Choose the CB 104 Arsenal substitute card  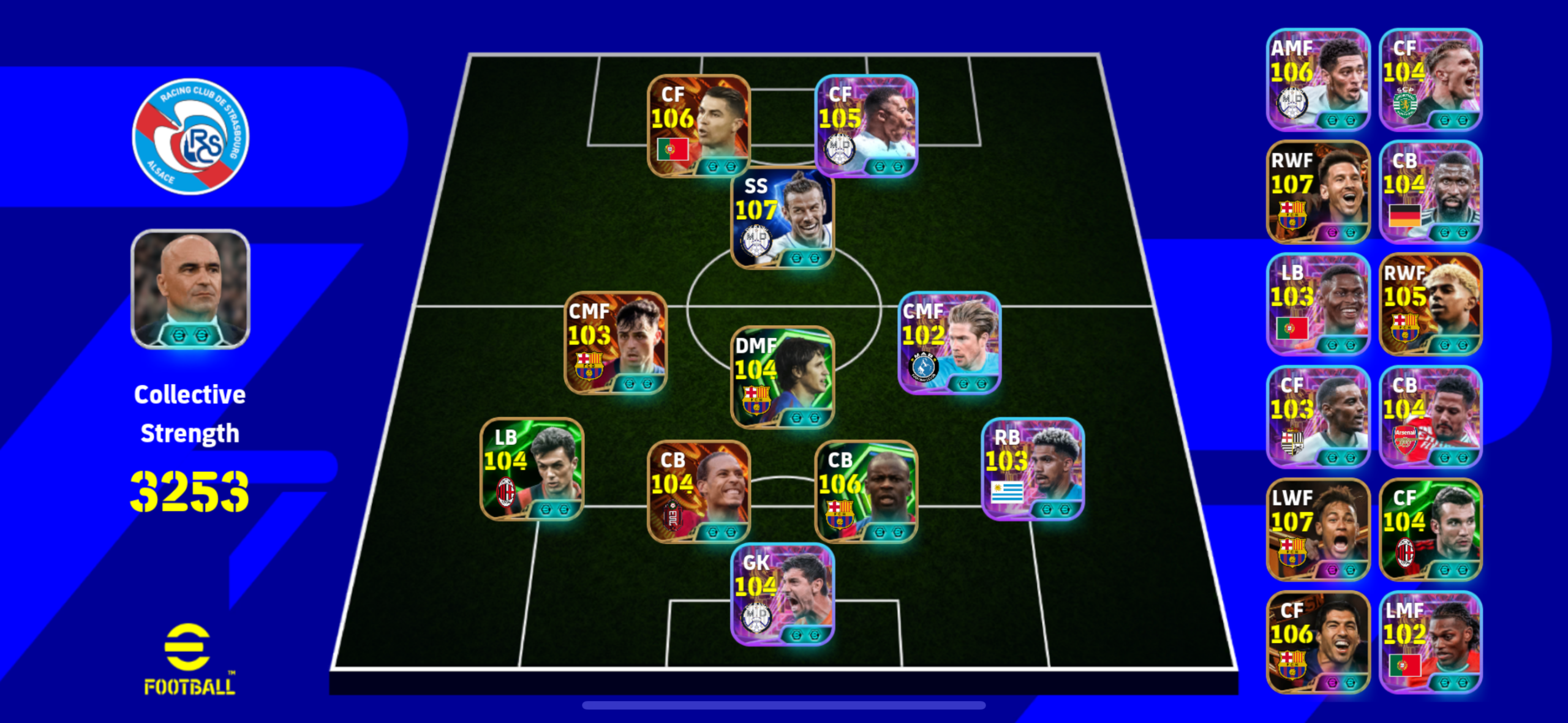(x=1430, y=417)
